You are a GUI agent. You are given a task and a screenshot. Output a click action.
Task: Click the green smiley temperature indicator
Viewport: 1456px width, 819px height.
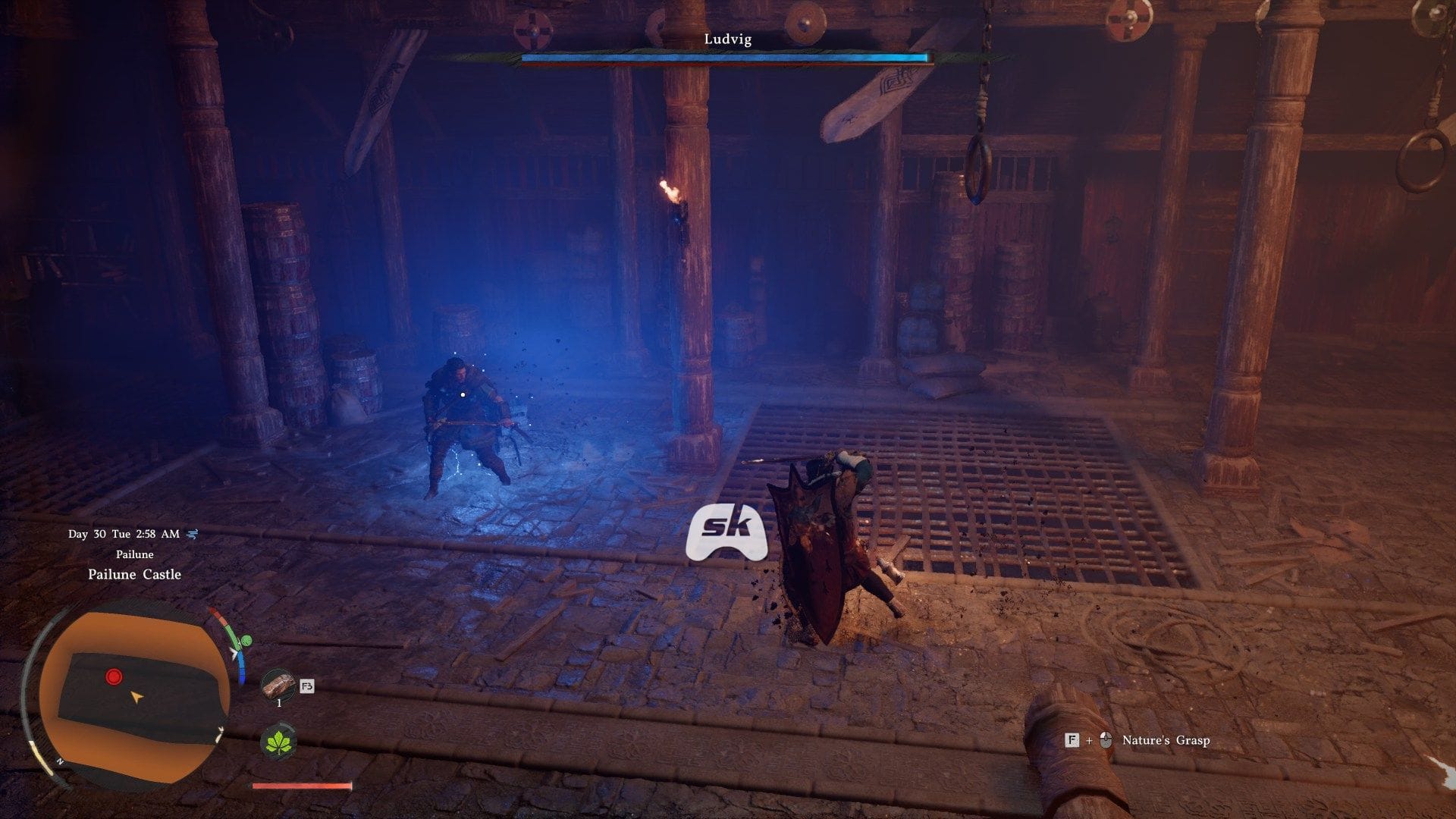point(243,642)
